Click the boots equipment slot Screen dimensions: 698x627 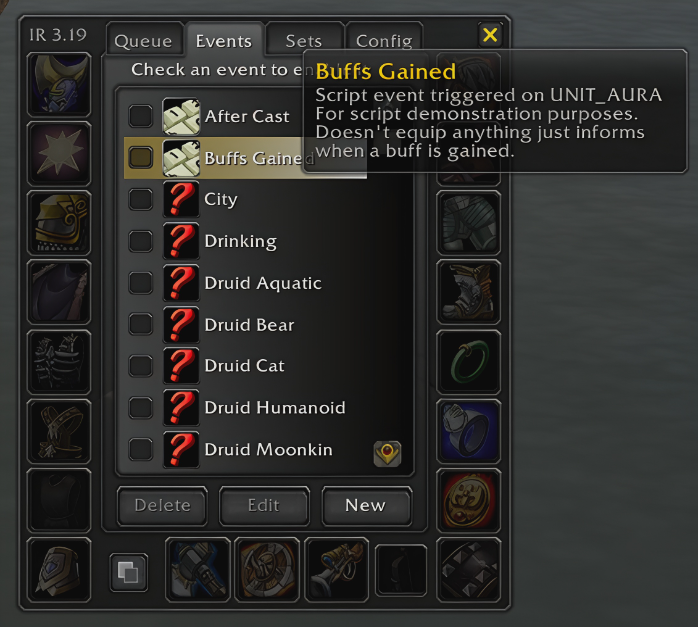point(468,292)
